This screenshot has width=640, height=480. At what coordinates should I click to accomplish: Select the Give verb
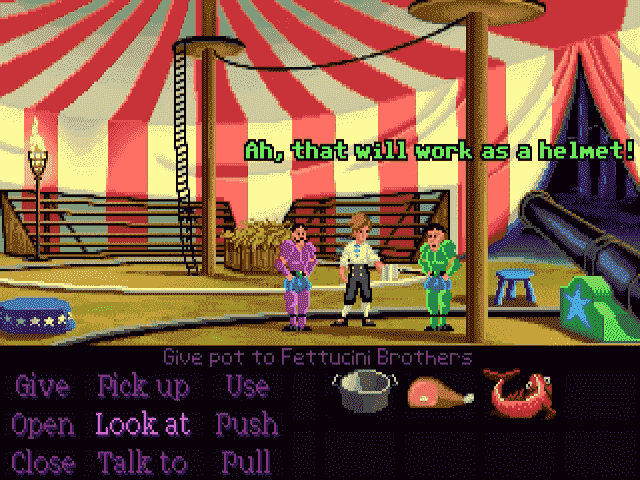41,387
